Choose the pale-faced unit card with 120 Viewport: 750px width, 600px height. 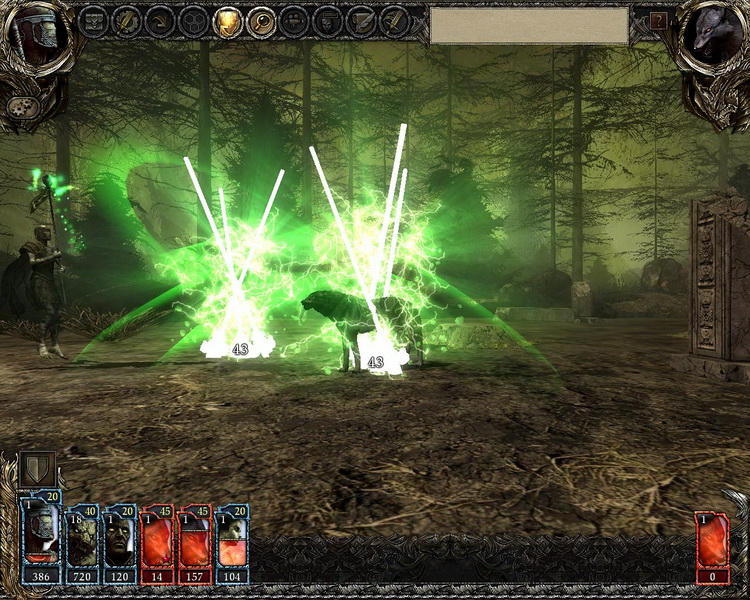point(119,542)
